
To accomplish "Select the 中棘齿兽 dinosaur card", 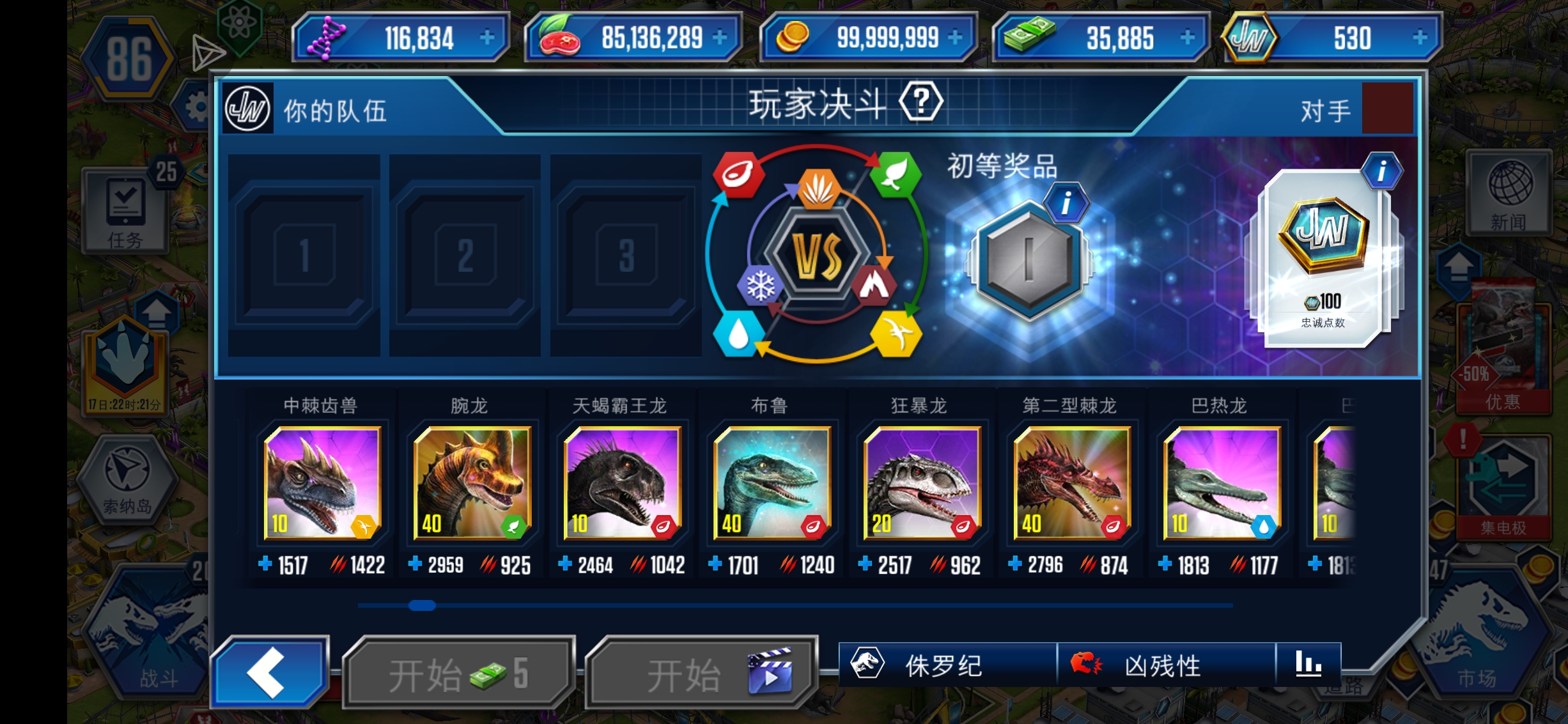I will 322,483.
